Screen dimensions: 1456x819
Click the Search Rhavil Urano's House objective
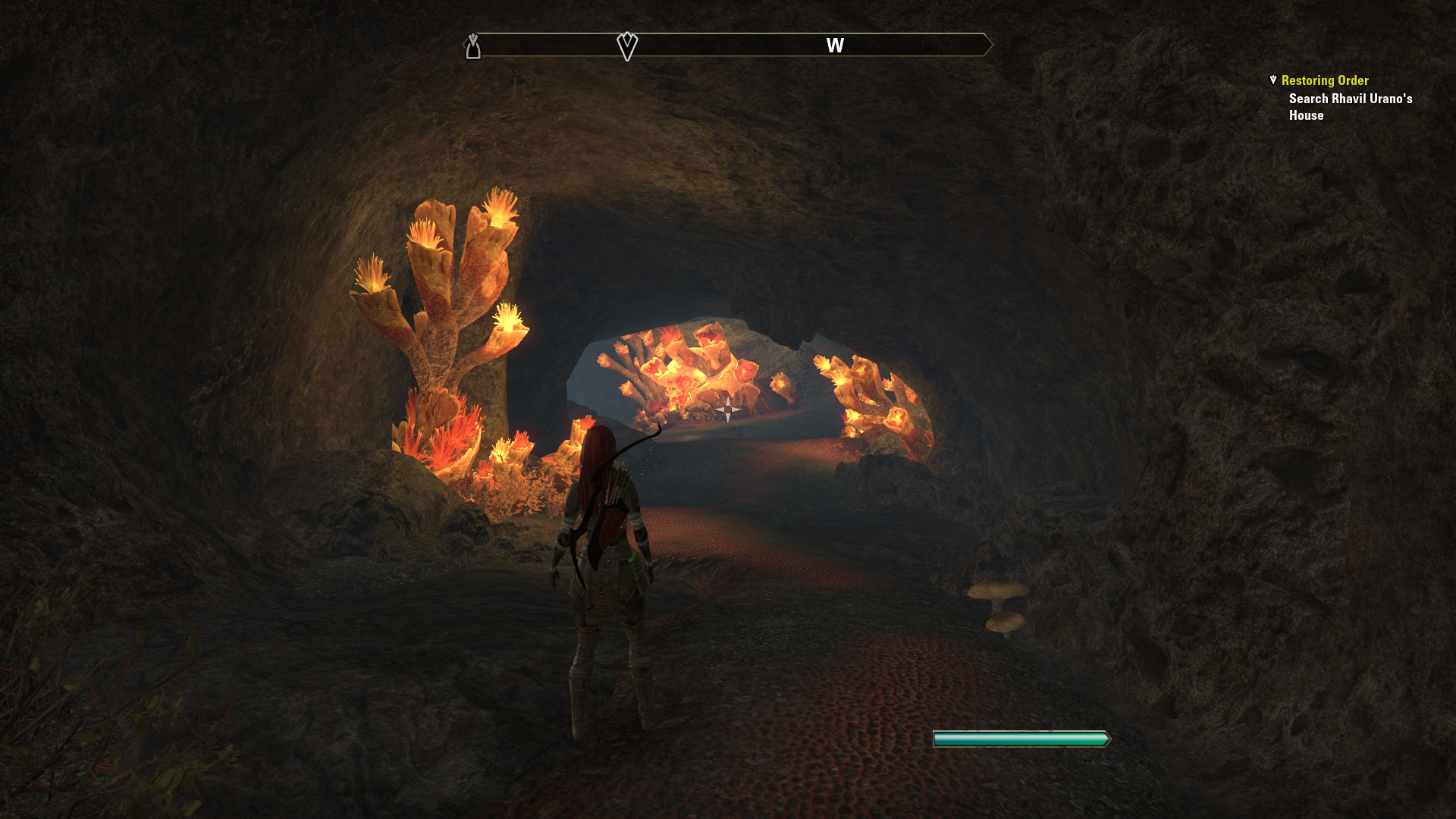pos(1350,107)
